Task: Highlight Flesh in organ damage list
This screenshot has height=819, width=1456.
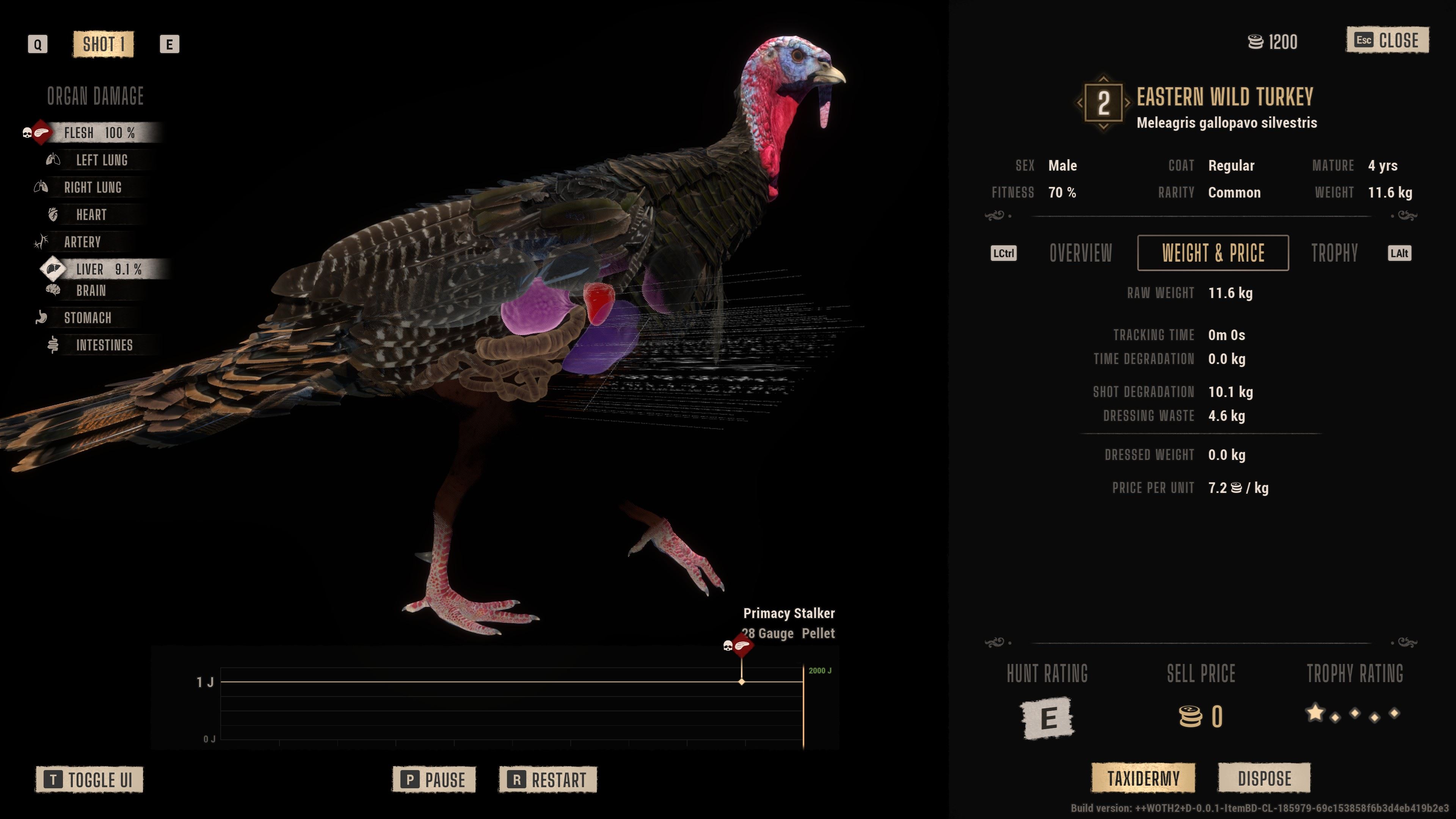Action: coord(99,133)
